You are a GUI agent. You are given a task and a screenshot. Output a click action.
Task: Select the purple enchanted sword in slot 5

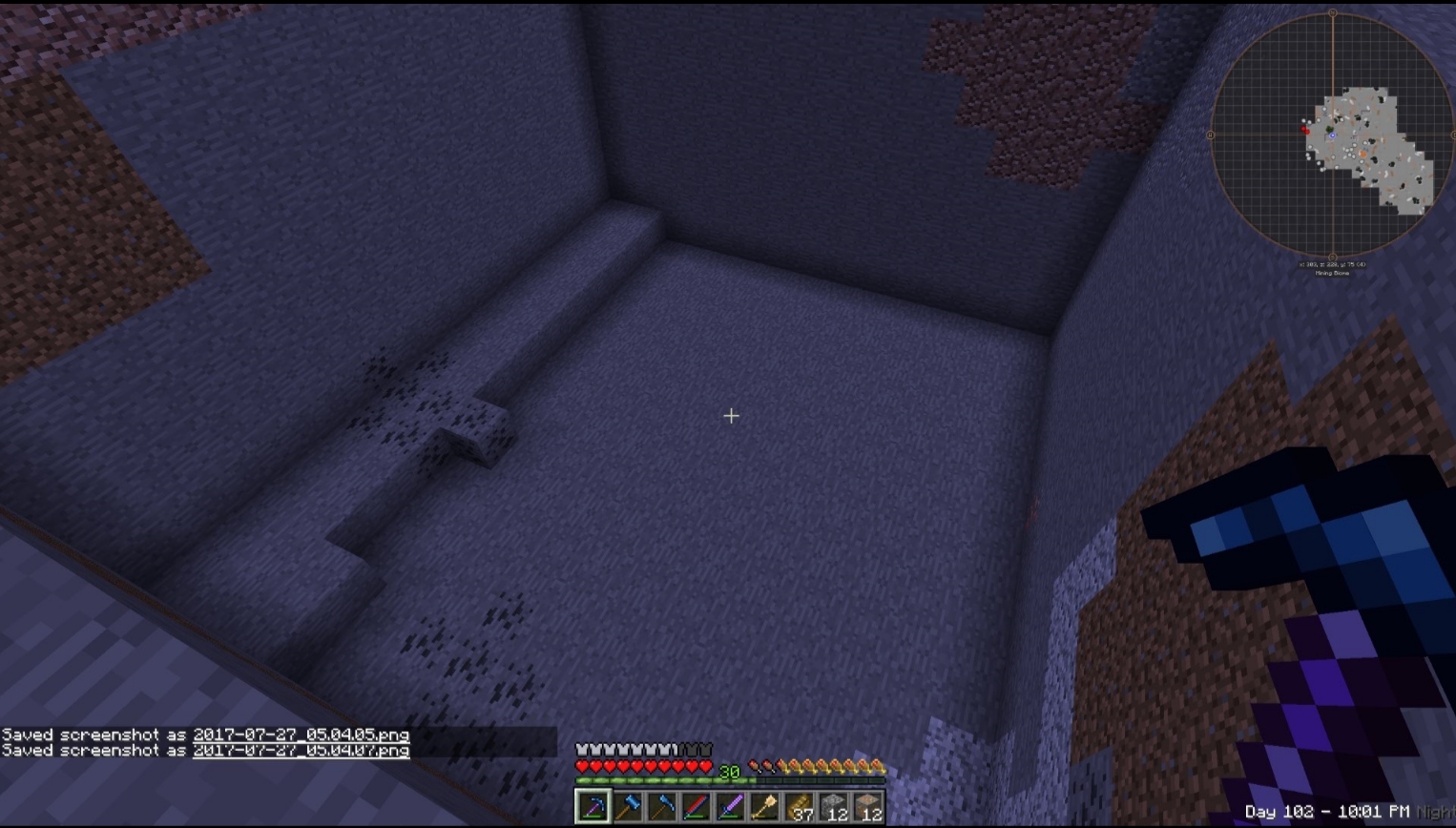tap(731, 807)
